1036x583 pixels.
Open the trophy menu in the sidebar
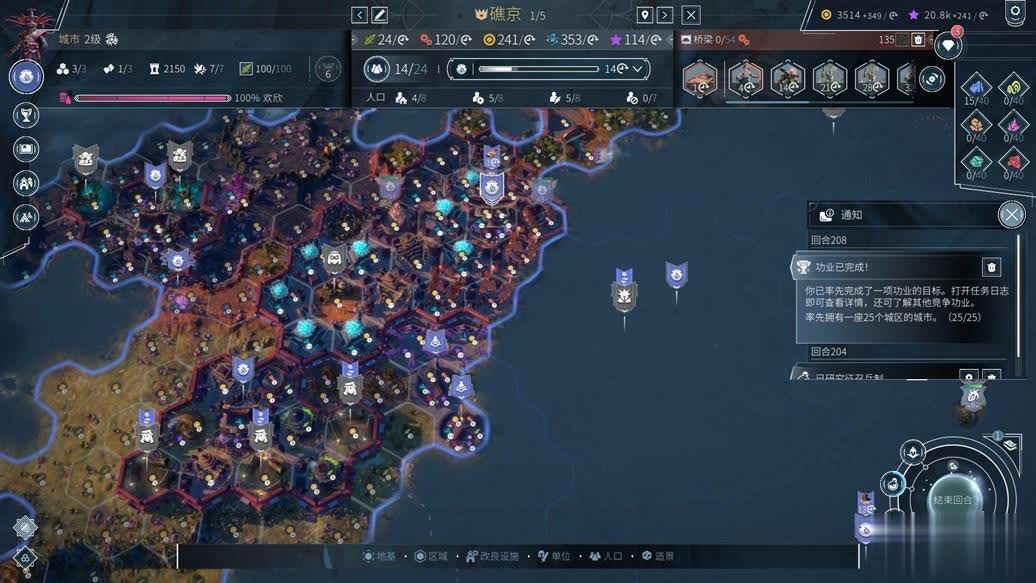coord(26,116)
